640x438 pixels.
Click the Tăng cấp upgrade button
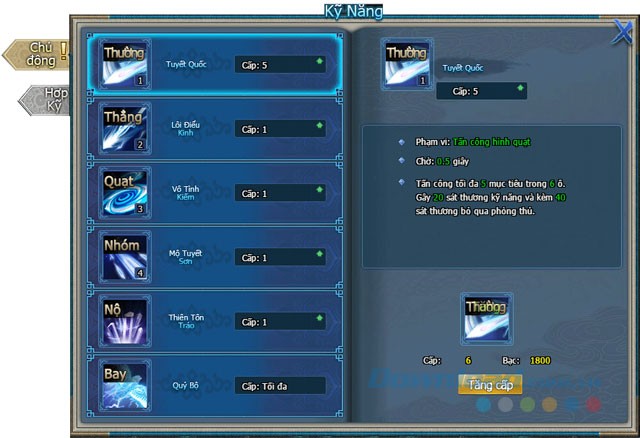pos(489,383)
